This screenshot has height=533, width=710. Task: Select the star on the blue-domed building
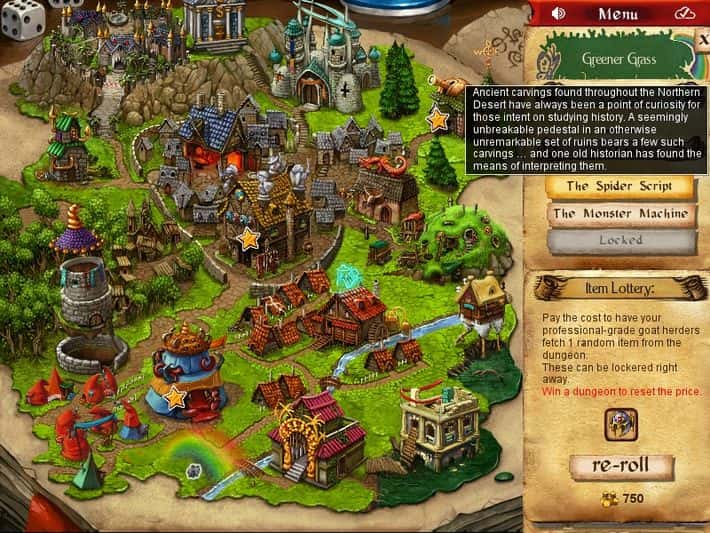coord(175,397)
